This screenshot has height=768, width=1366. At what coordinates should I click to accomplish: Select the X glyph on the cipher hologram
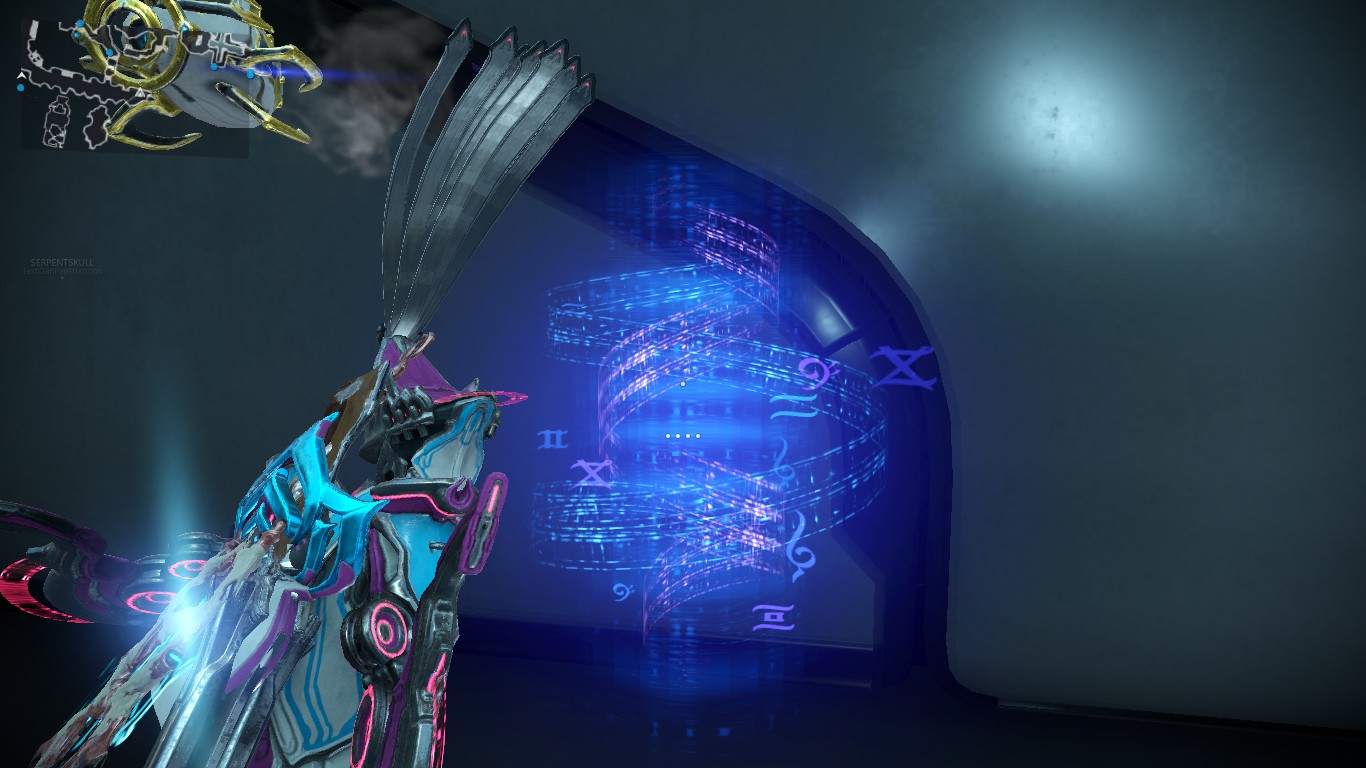tap(593, 474)
